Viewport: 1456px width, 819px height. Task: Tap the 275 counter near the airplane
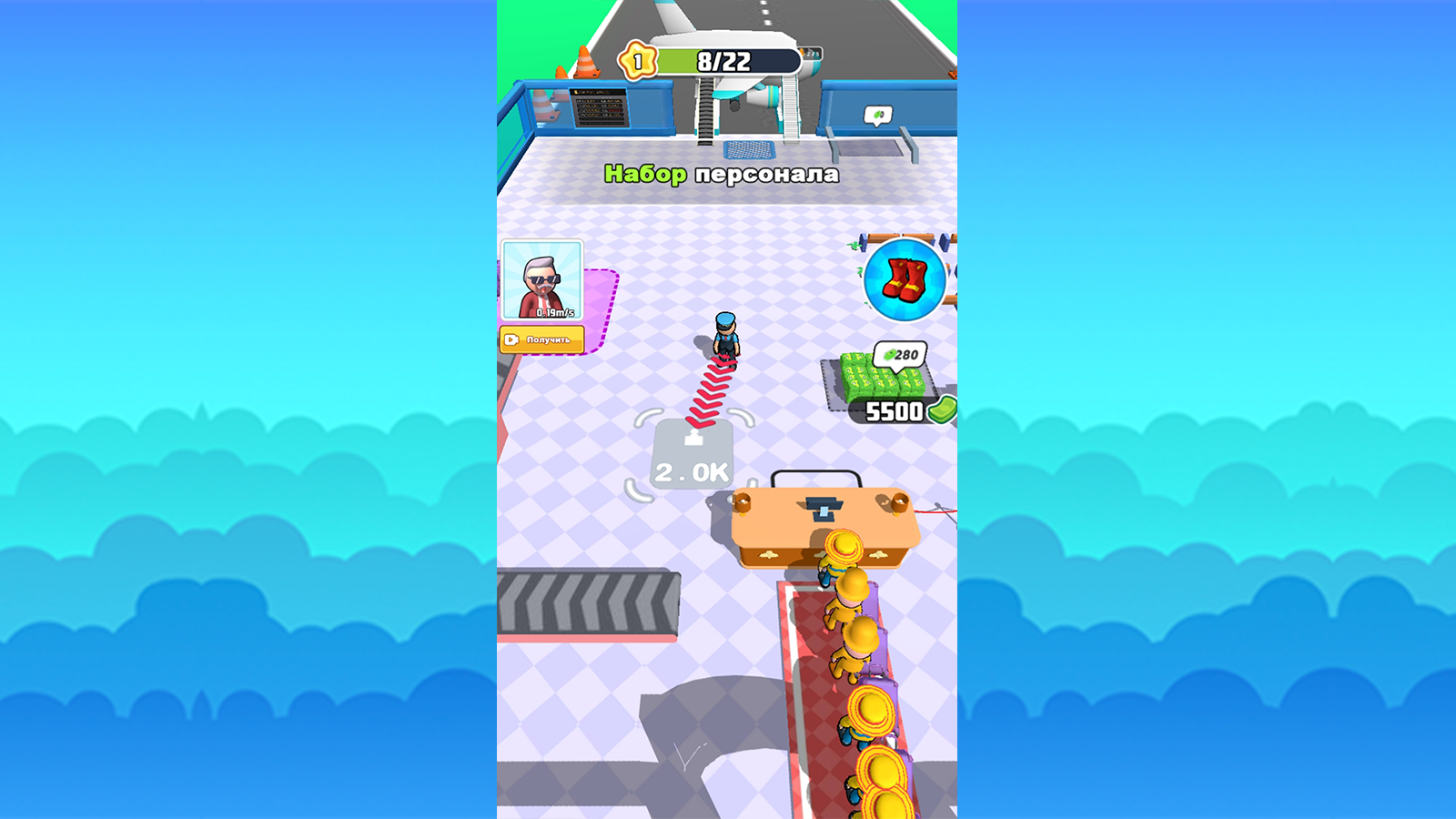[x=809, y=55]
